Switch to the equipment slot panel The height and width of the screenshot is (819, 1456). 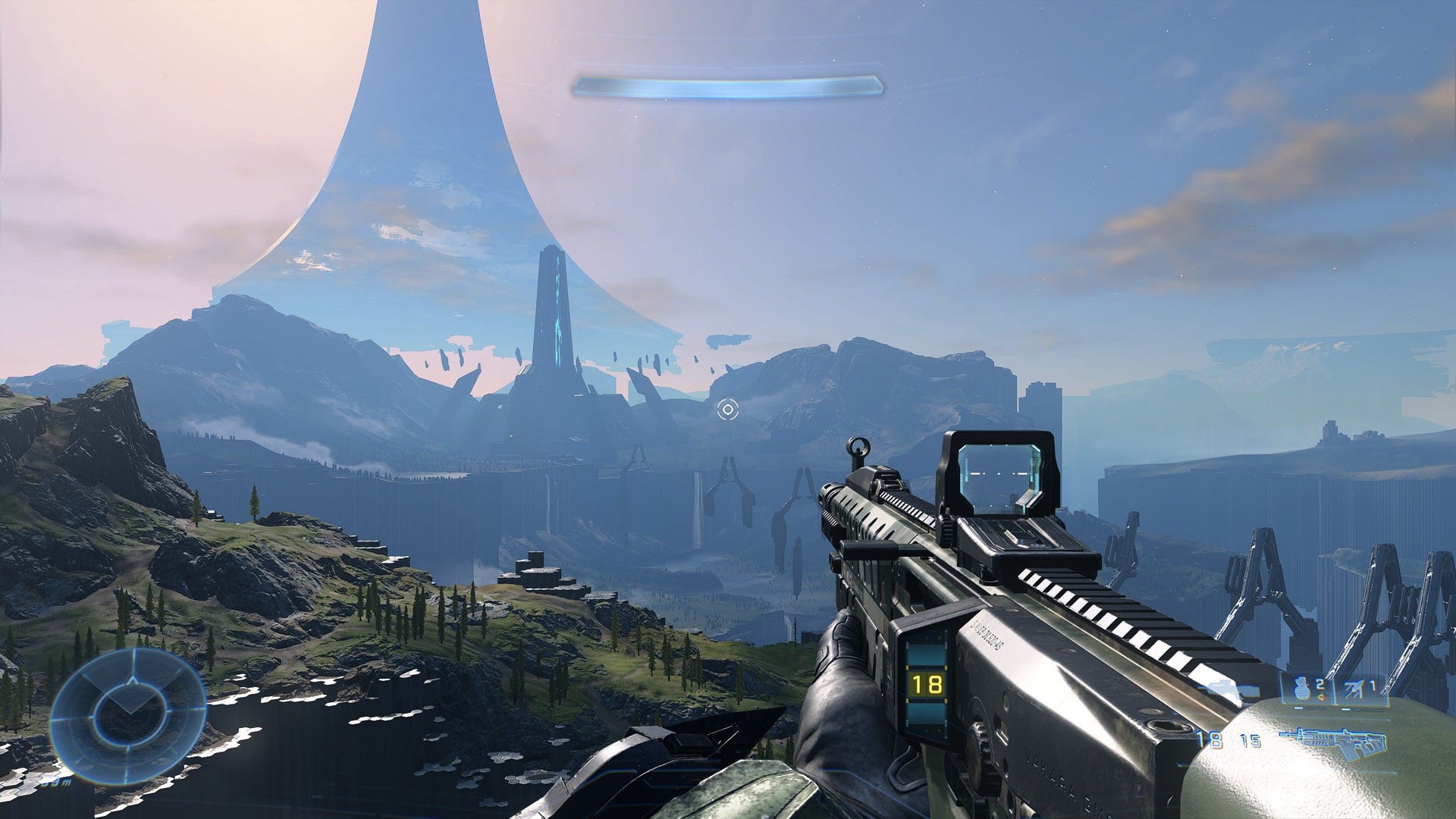(1360, 692)
